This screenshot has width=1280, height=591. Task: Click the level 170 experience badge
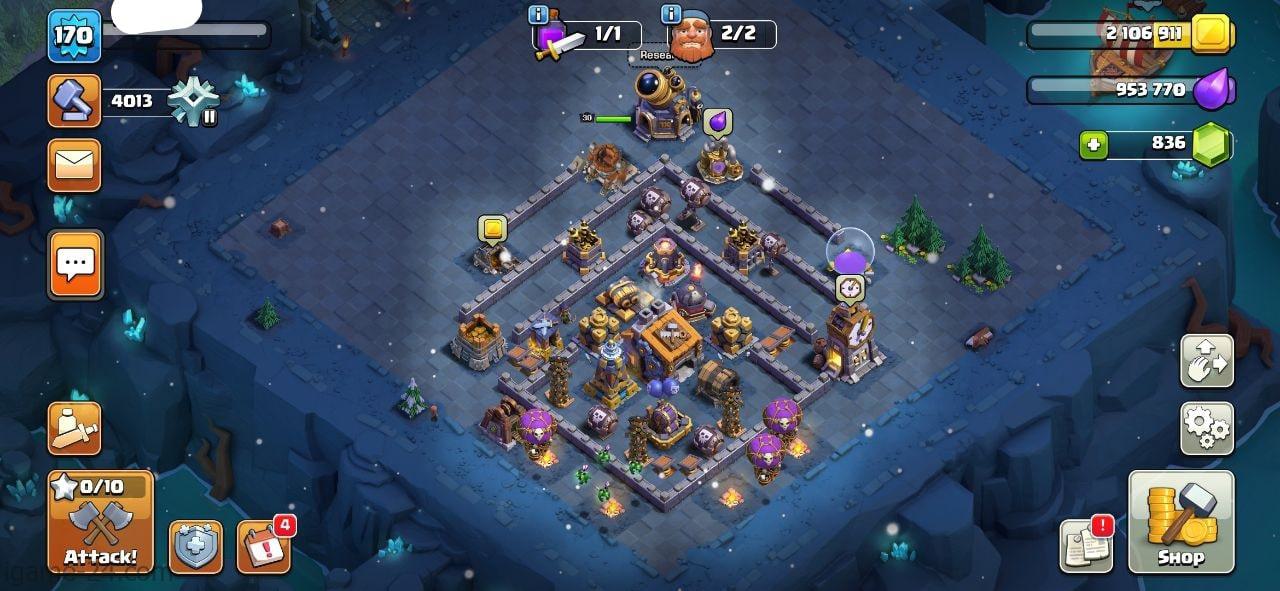pos(75,36)
